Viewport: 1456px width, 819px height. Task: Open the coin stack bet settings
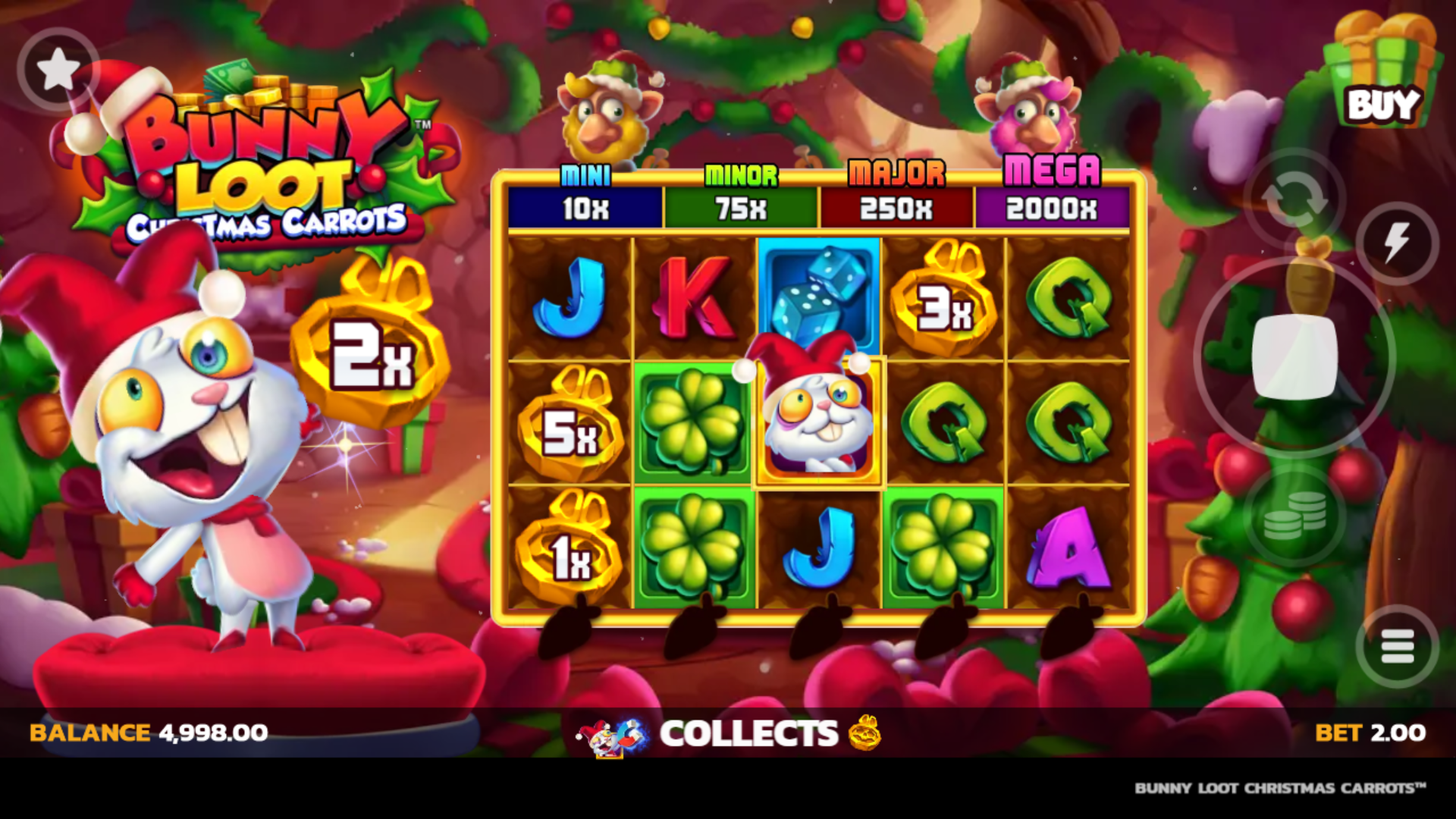[1294, 515]
